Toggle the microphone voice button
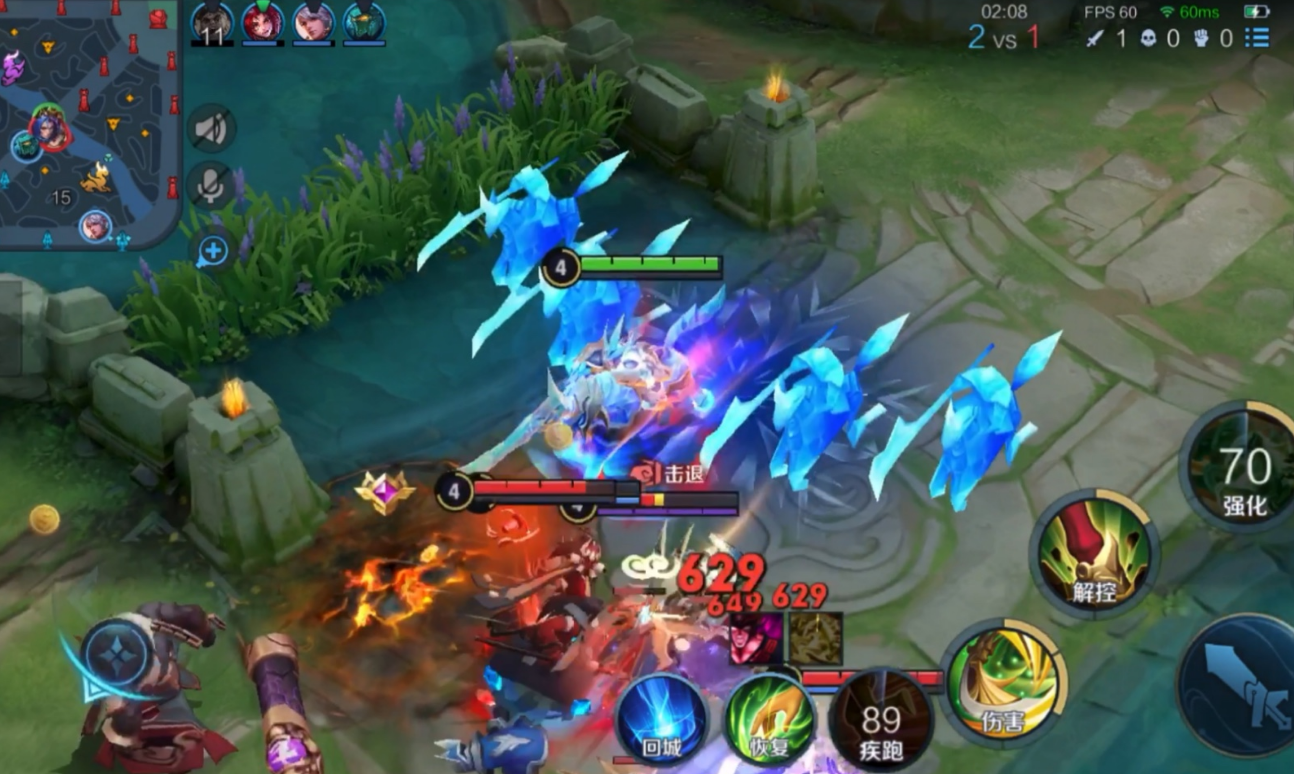This screenshot has height=774, width=1294. click(x=211, y=185)
